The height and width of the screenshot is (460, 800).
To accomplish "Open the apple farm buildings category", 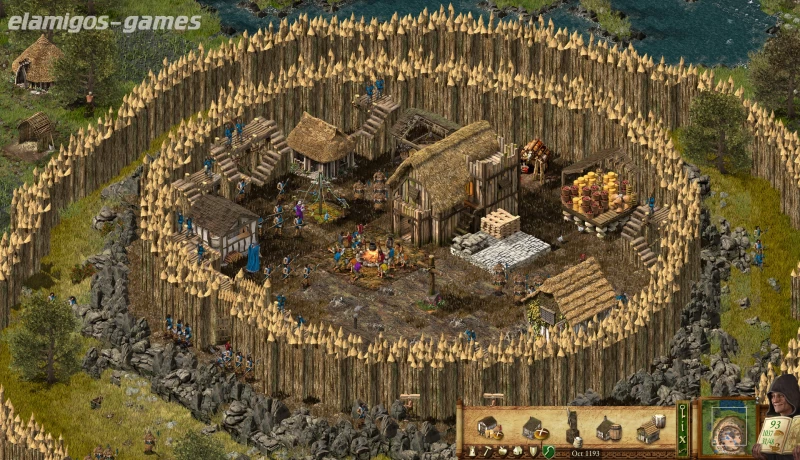I will [x=502, y=451].
